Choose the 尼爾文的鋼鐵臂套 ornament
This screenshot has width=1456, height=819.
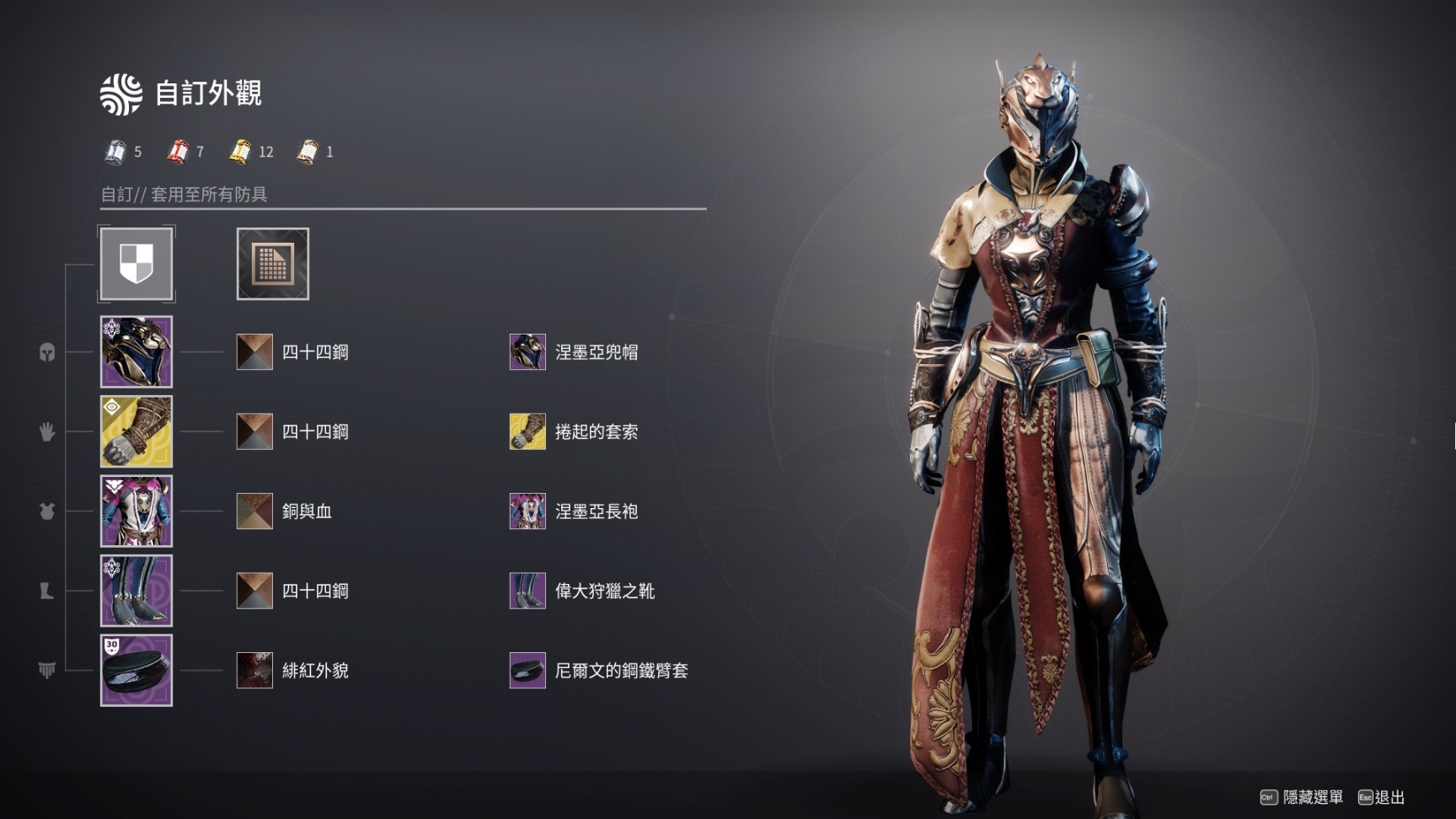click(527, 671)
